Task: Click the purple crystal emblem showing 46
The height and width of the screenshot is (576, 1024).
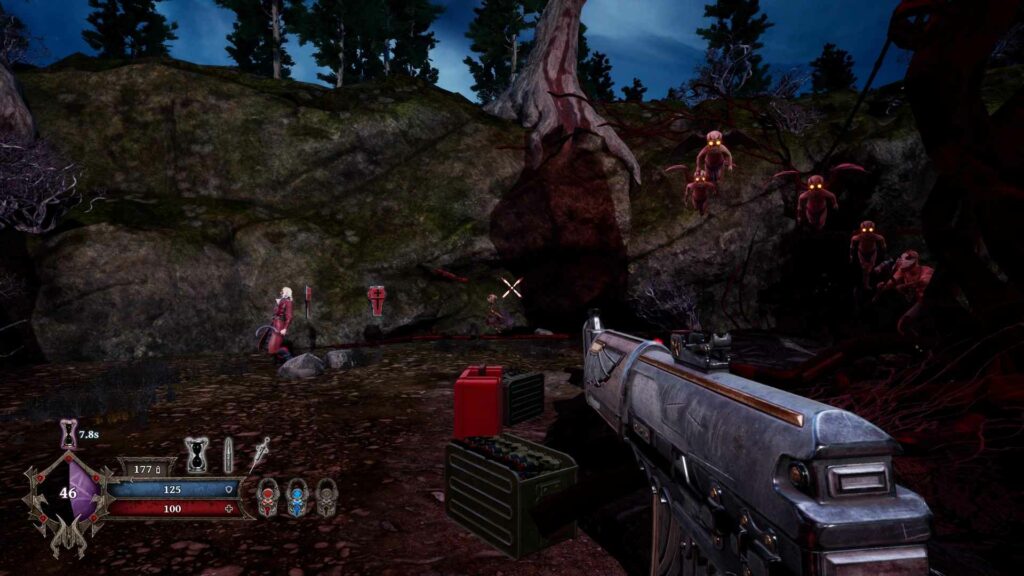Action: coord(70,493)
